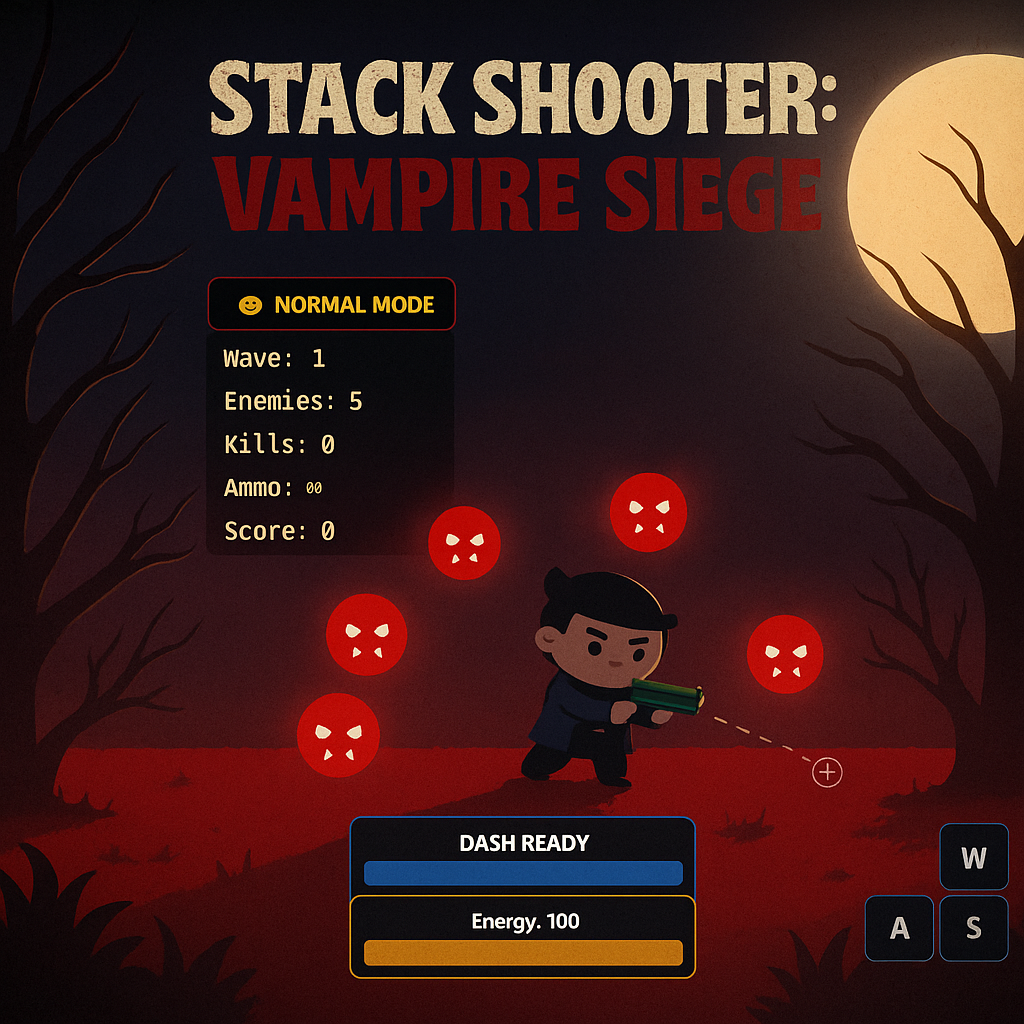Tap the on-screen A movement button
The image size is (1024, 1024).
899,928
